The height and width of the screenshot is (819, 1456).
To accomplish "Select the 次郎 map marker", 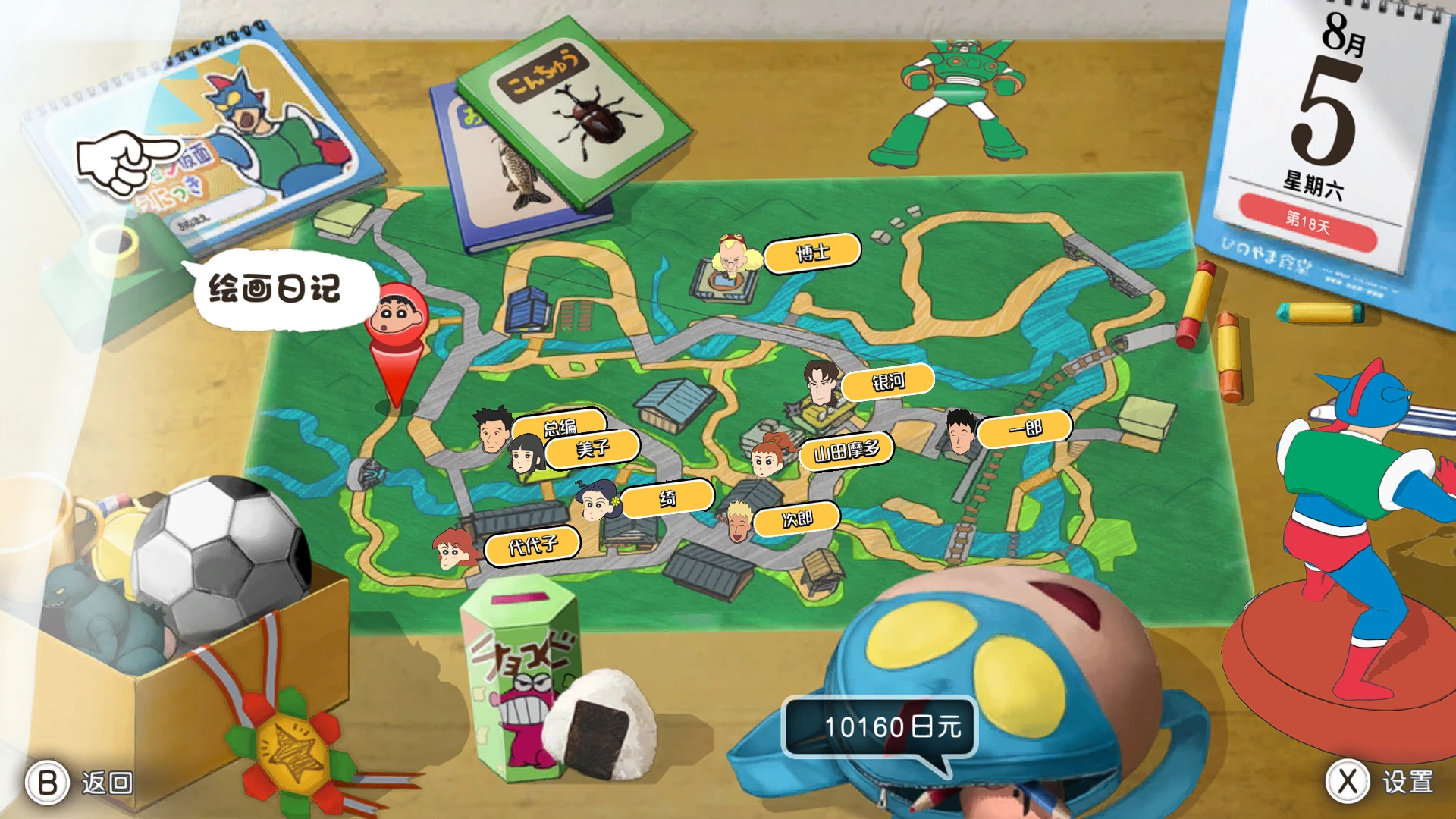I will [x=796, y=519].
